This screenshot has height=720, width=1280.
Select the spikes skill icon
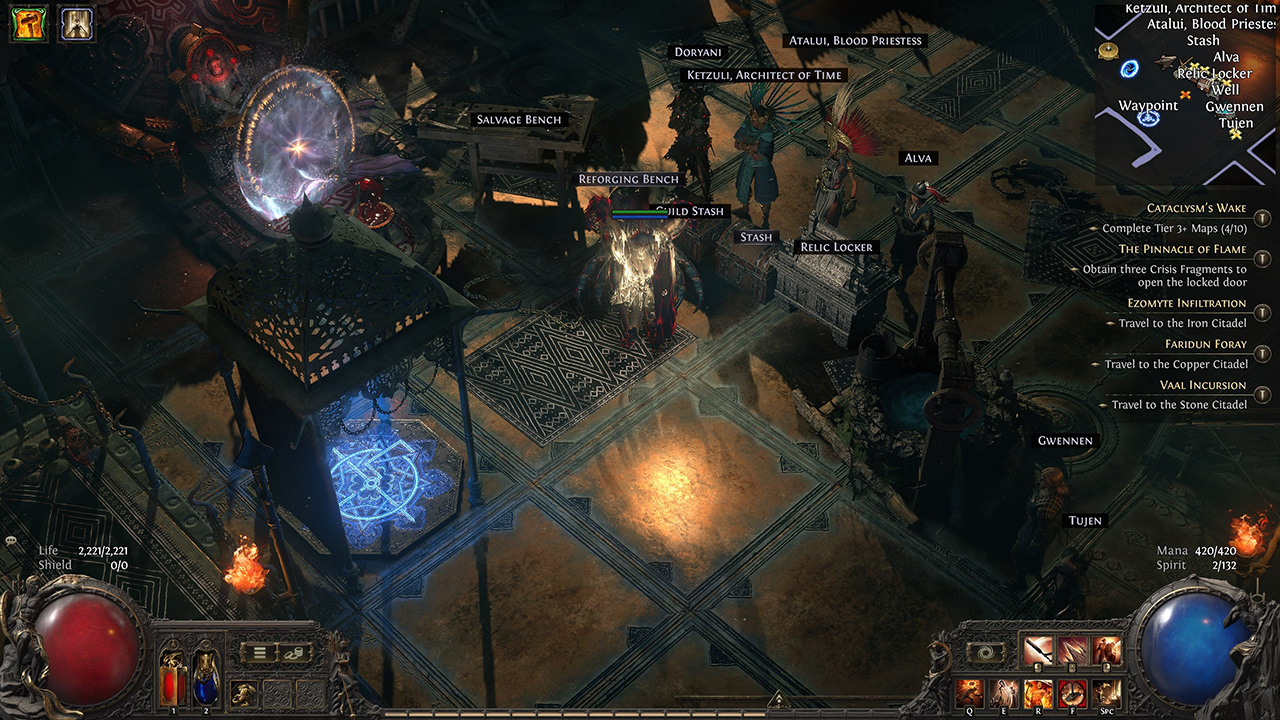(x=1072, y=652)
